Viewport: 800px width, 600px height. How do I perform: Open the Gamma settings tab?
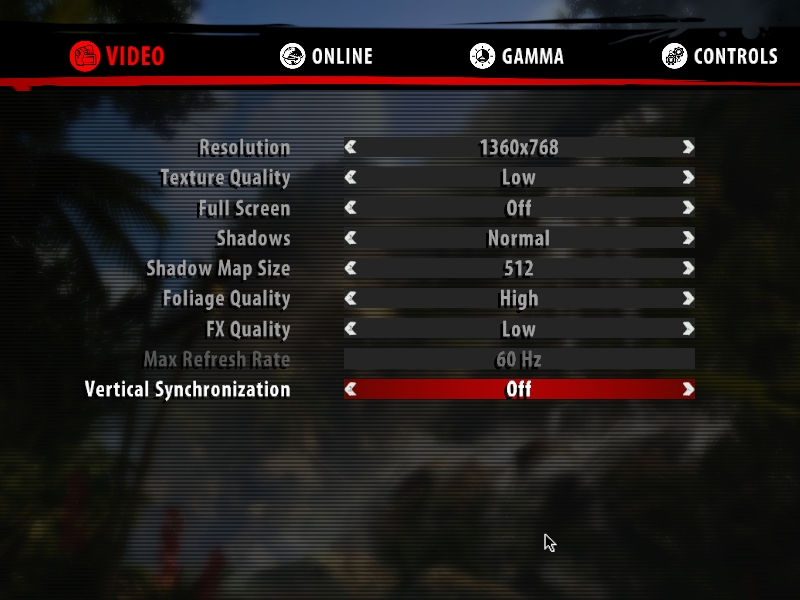517,56
